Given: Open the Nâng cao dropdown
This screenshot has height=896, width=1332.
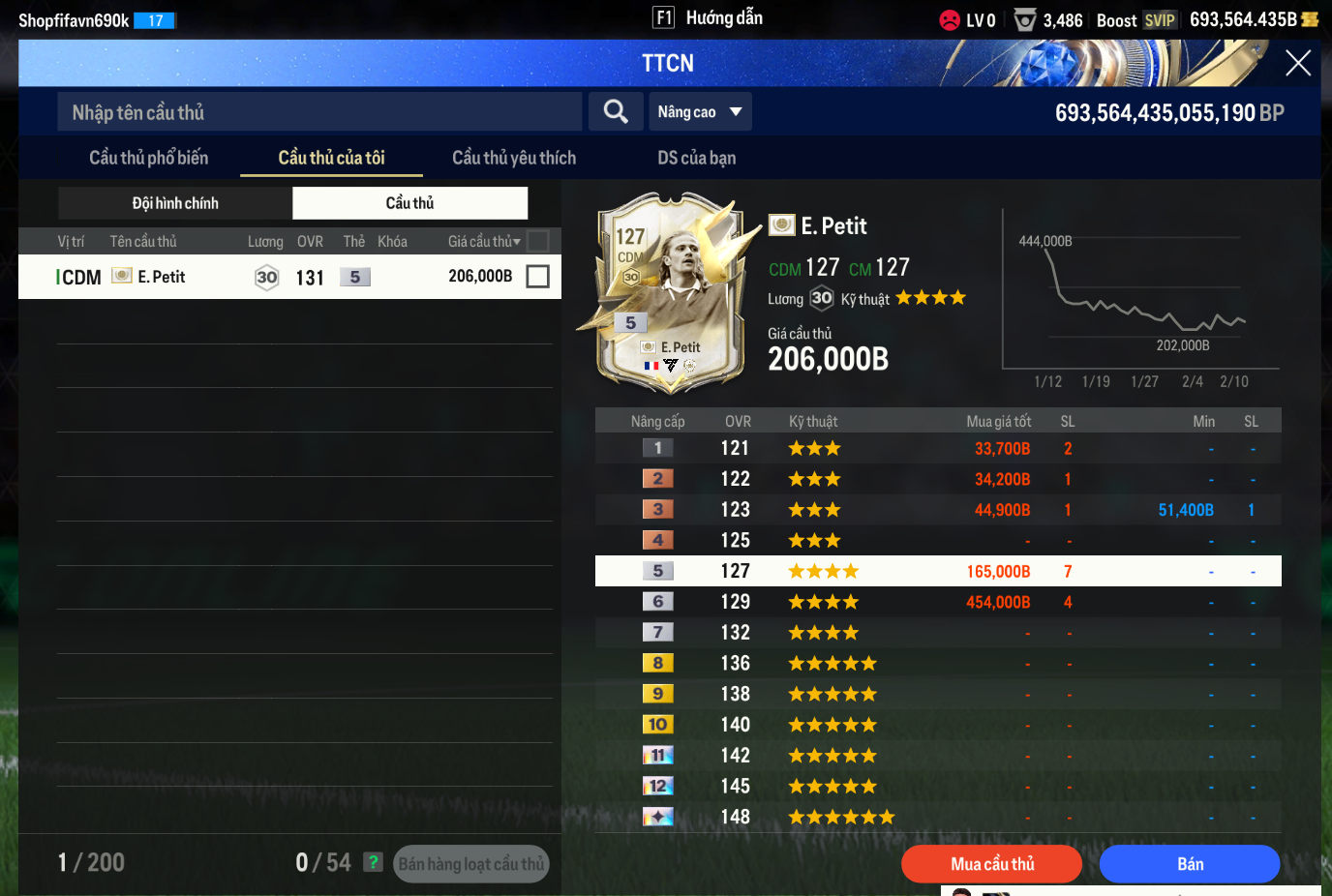Looking at the screenshot, I should [x=700, y=112].
